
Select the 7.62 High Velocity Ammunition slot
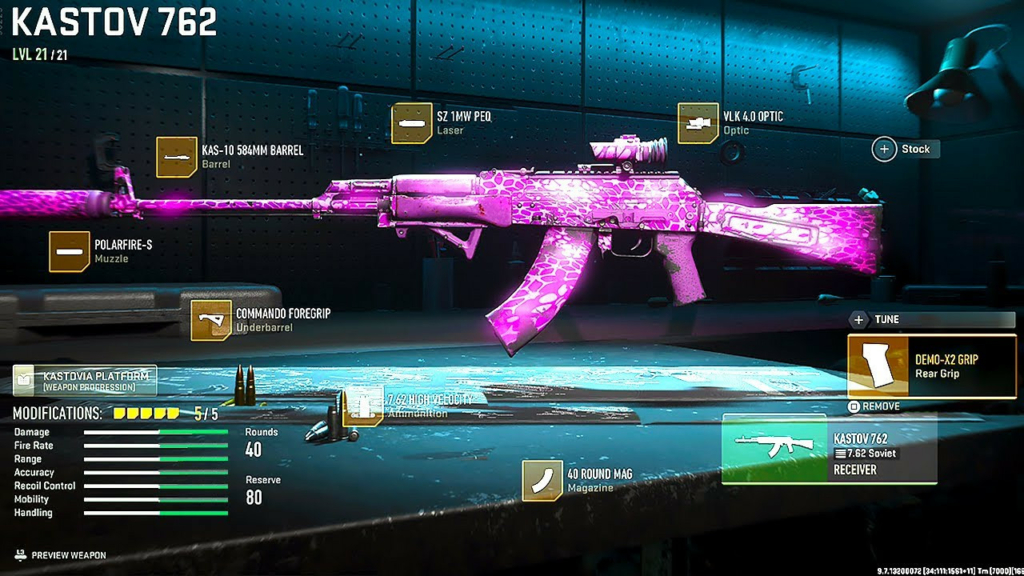click(365, 405)
